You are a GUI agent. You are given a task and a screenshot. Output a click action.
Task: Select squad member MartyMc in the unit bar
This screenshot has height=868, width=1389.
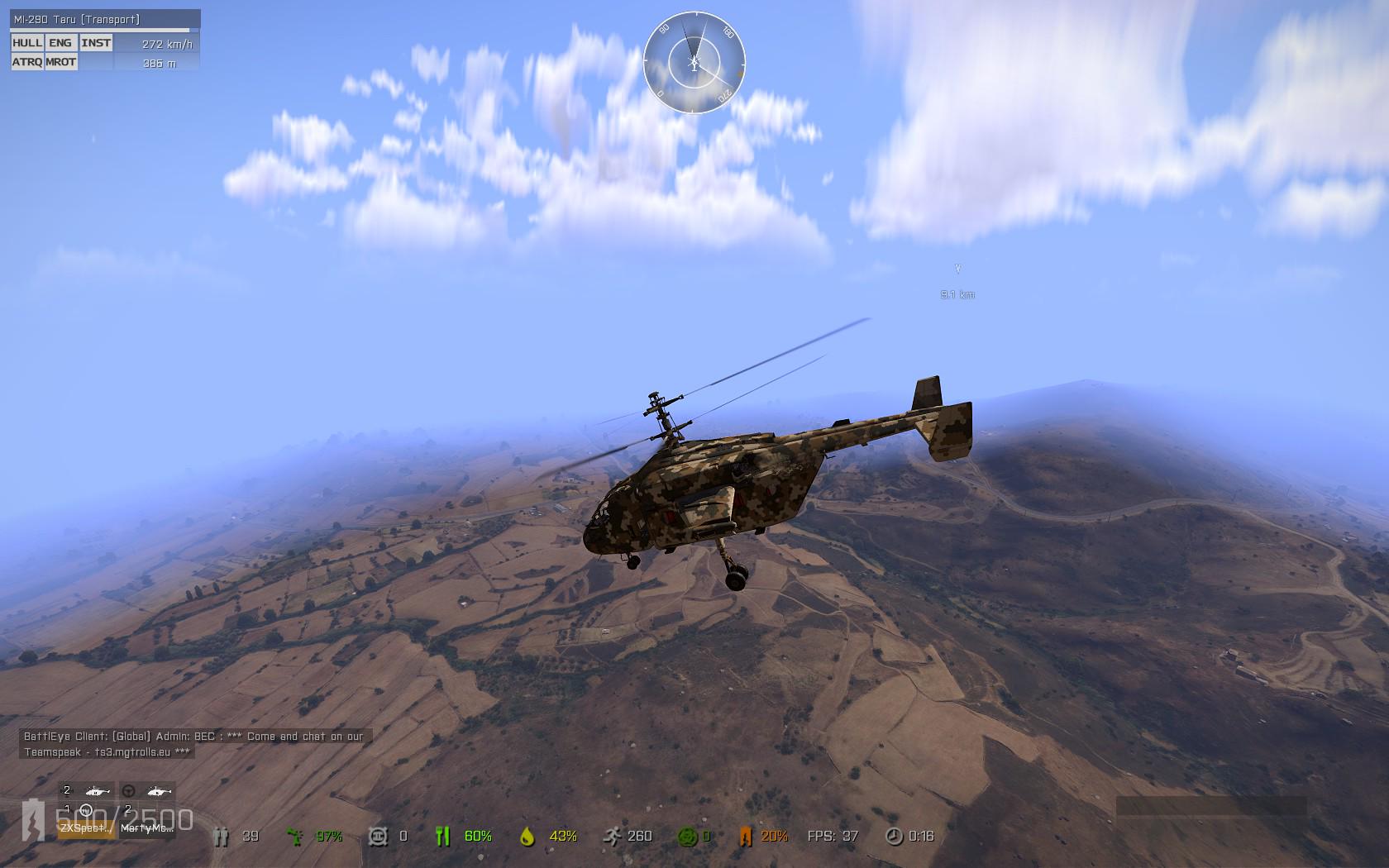pyautogui.click(x=147, y=827)
